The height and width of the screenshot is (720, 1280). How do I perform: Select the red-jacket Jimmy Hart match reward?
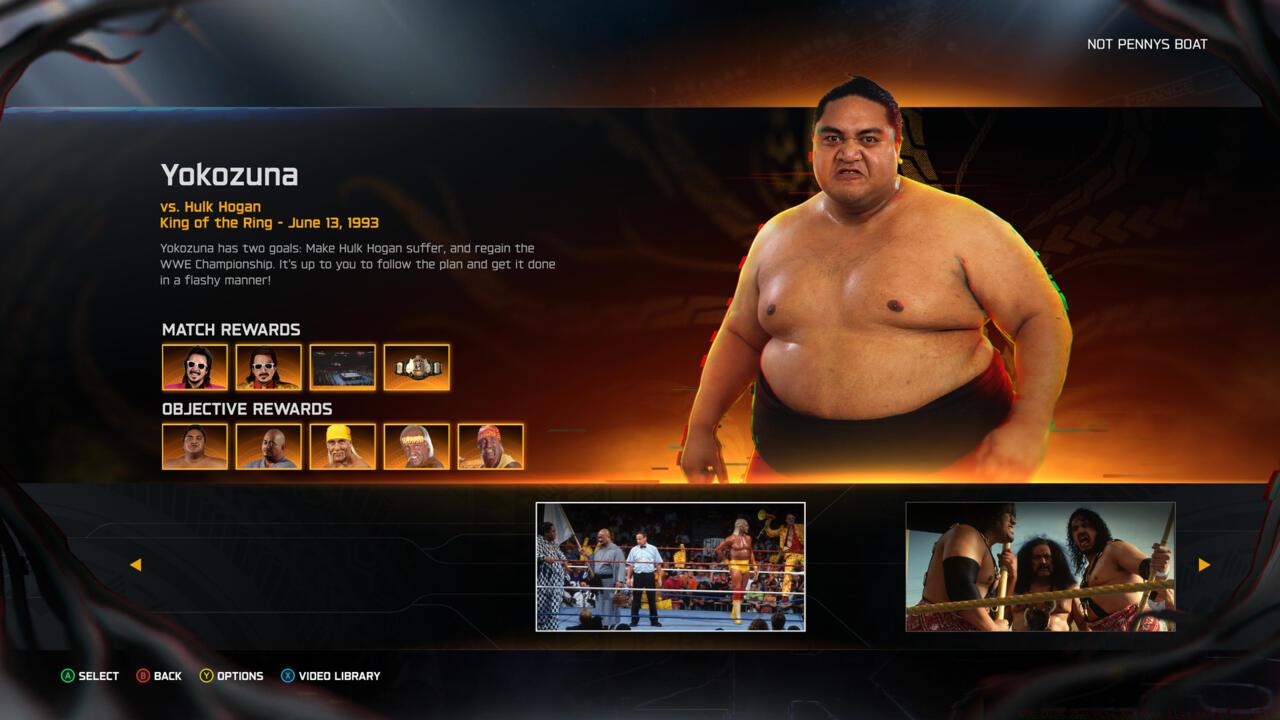click(x=268, y=368)
